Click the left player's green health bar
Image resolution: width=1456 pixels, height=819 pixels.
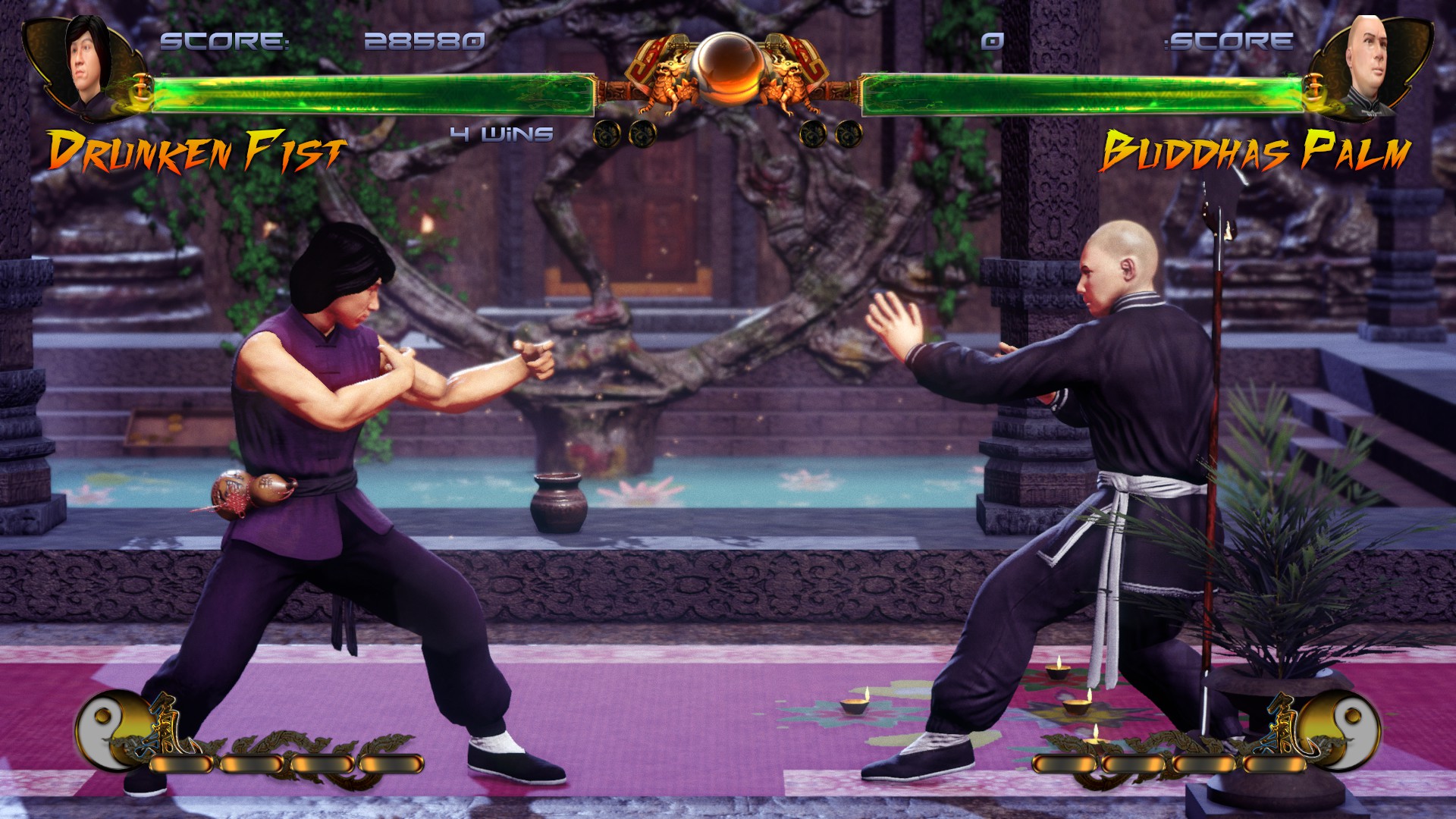tap(372, 91)
